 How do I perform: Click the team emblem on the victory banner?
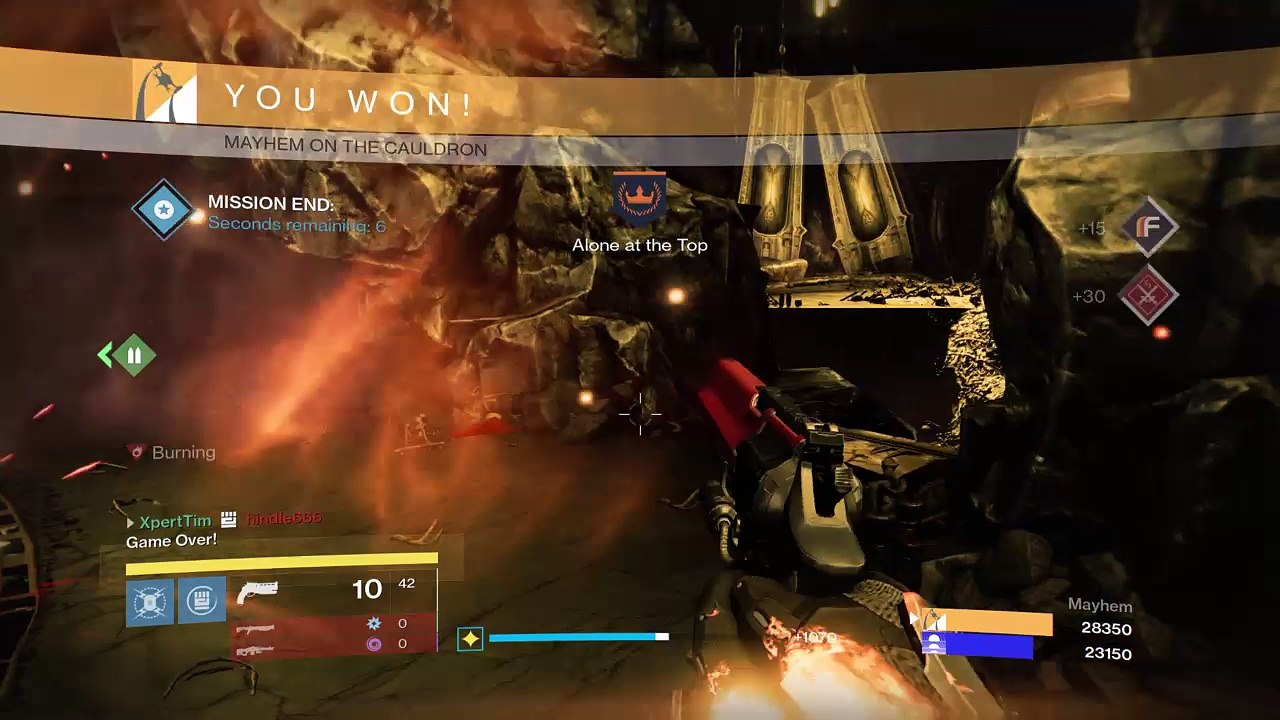click(x=166, y=94)
